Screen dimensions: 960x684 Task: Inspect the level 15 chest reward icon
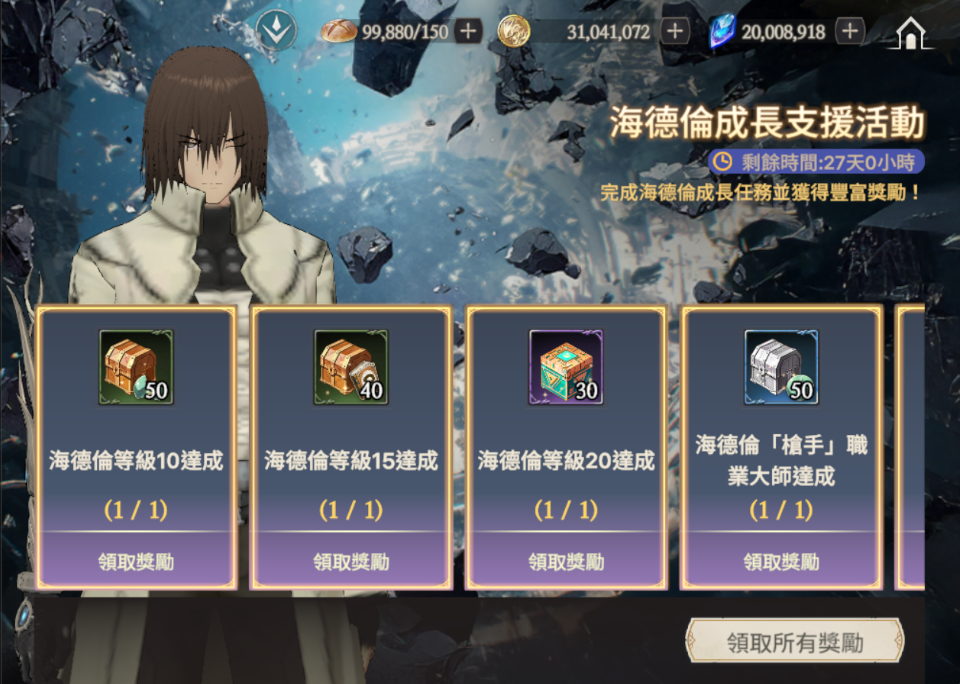pyautogui.click(x=351, y=367)
